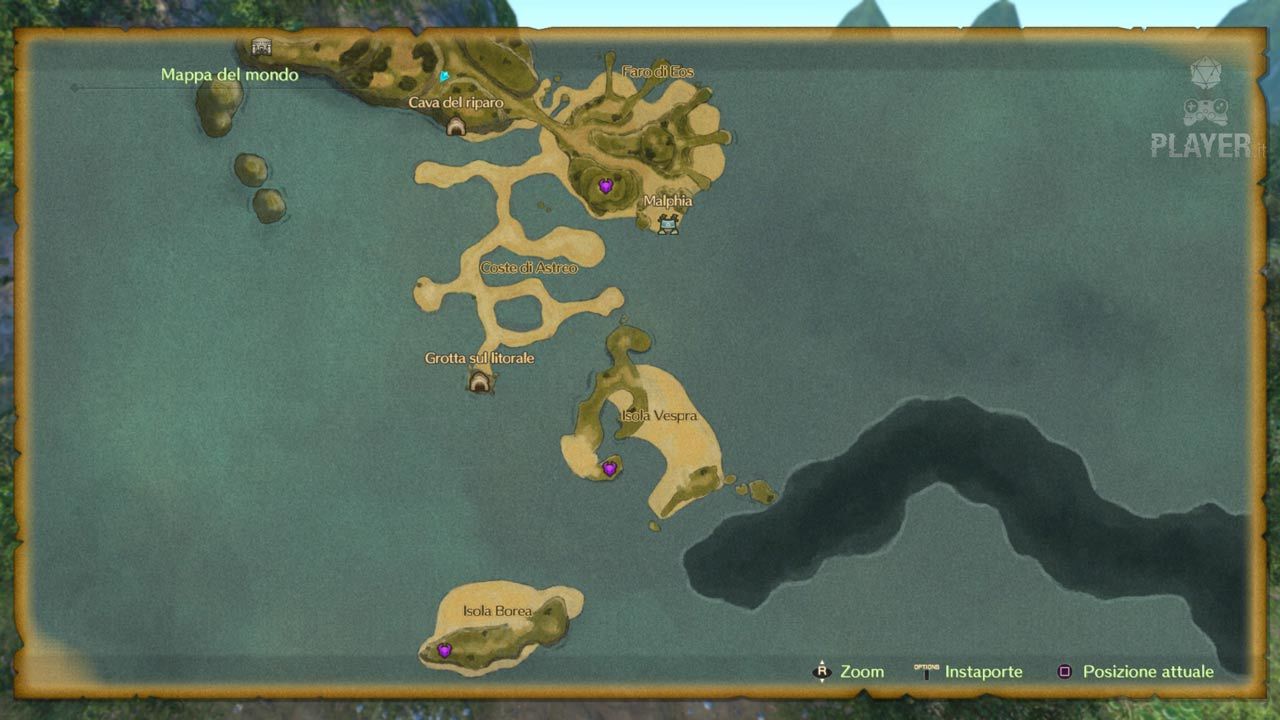Select the purple marker on Isola Vespra
The width and height of the screenshot is (1280, 720).
click(609, 468)
